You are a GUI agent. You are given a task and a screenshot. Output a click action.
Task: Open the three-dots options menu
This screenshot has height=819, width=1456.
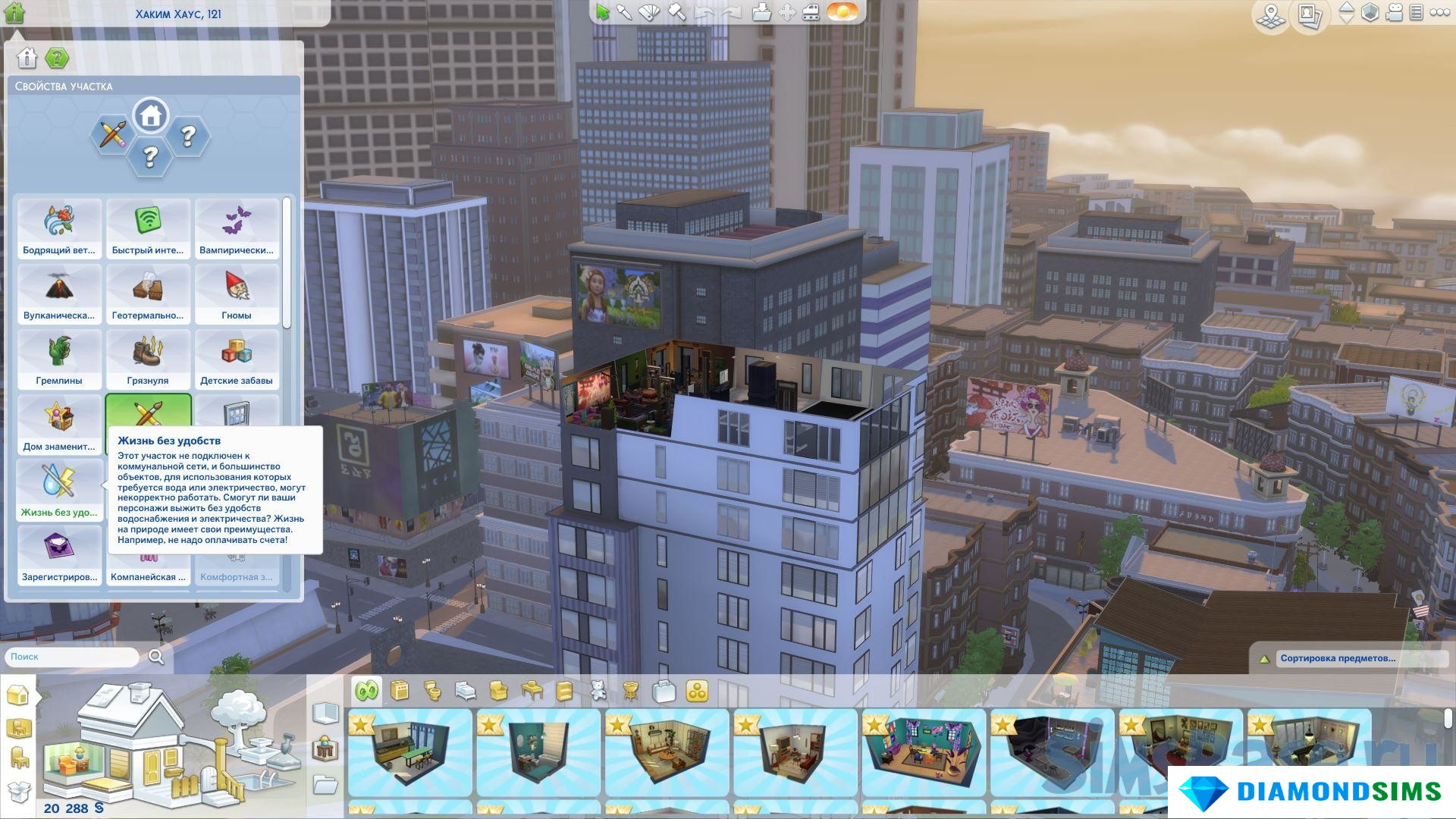[x=1439, y=13]
